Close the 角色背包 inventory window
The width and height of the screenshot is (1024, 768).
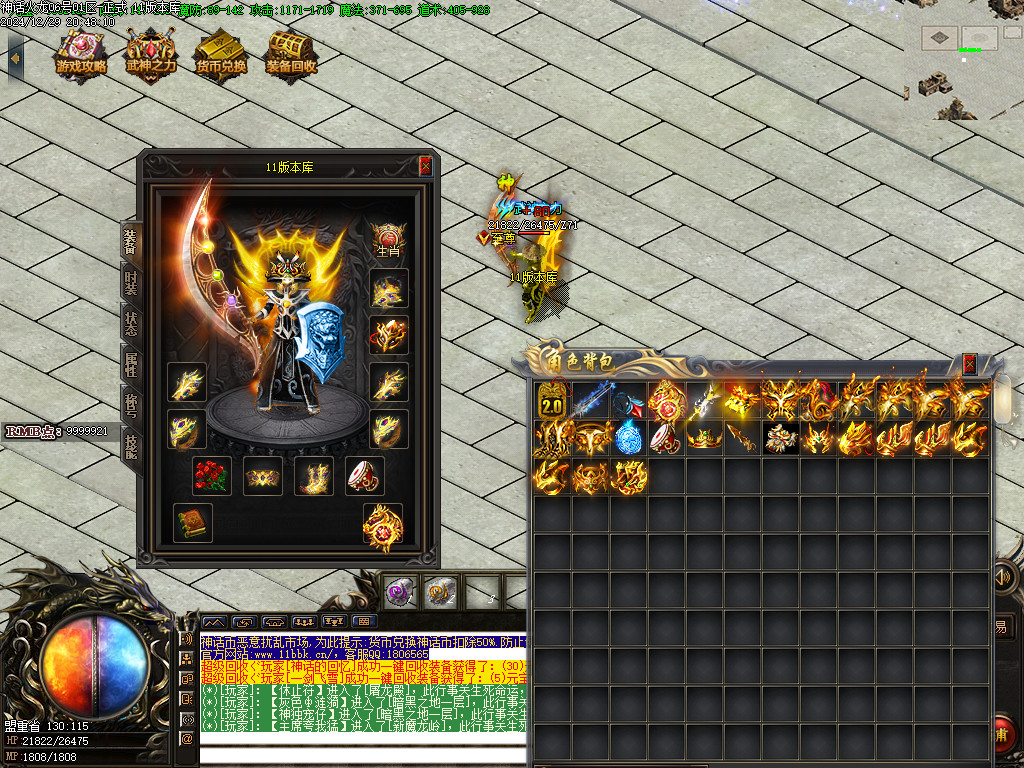(969, 364)
